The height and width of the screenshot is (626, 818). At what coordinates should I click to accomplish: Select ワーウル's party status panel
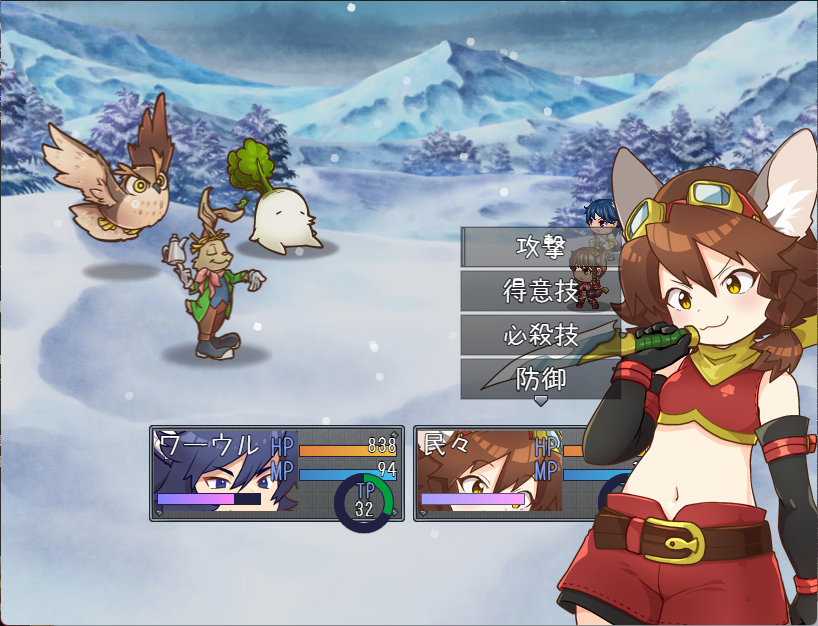(x=276, y=473)
